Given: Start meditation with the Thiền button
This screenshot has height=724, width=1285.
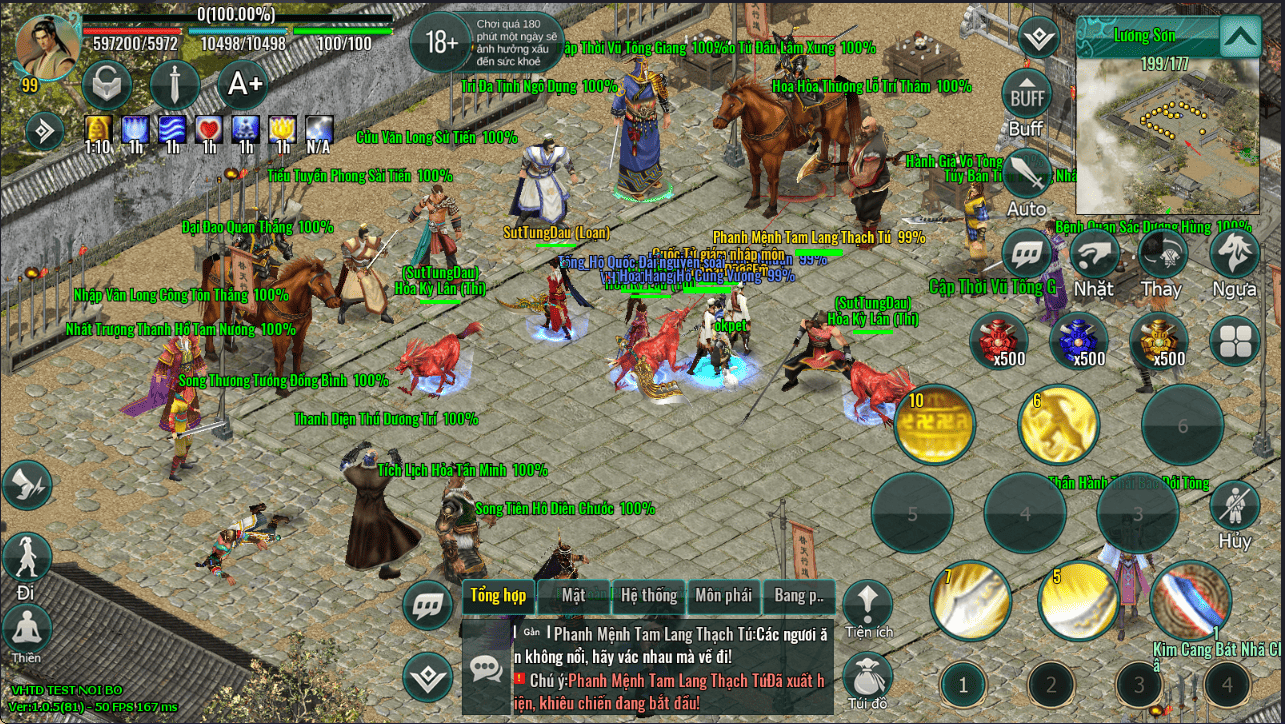Looking at the screenshot, I should pyautogui.click(x=27, y=630).
